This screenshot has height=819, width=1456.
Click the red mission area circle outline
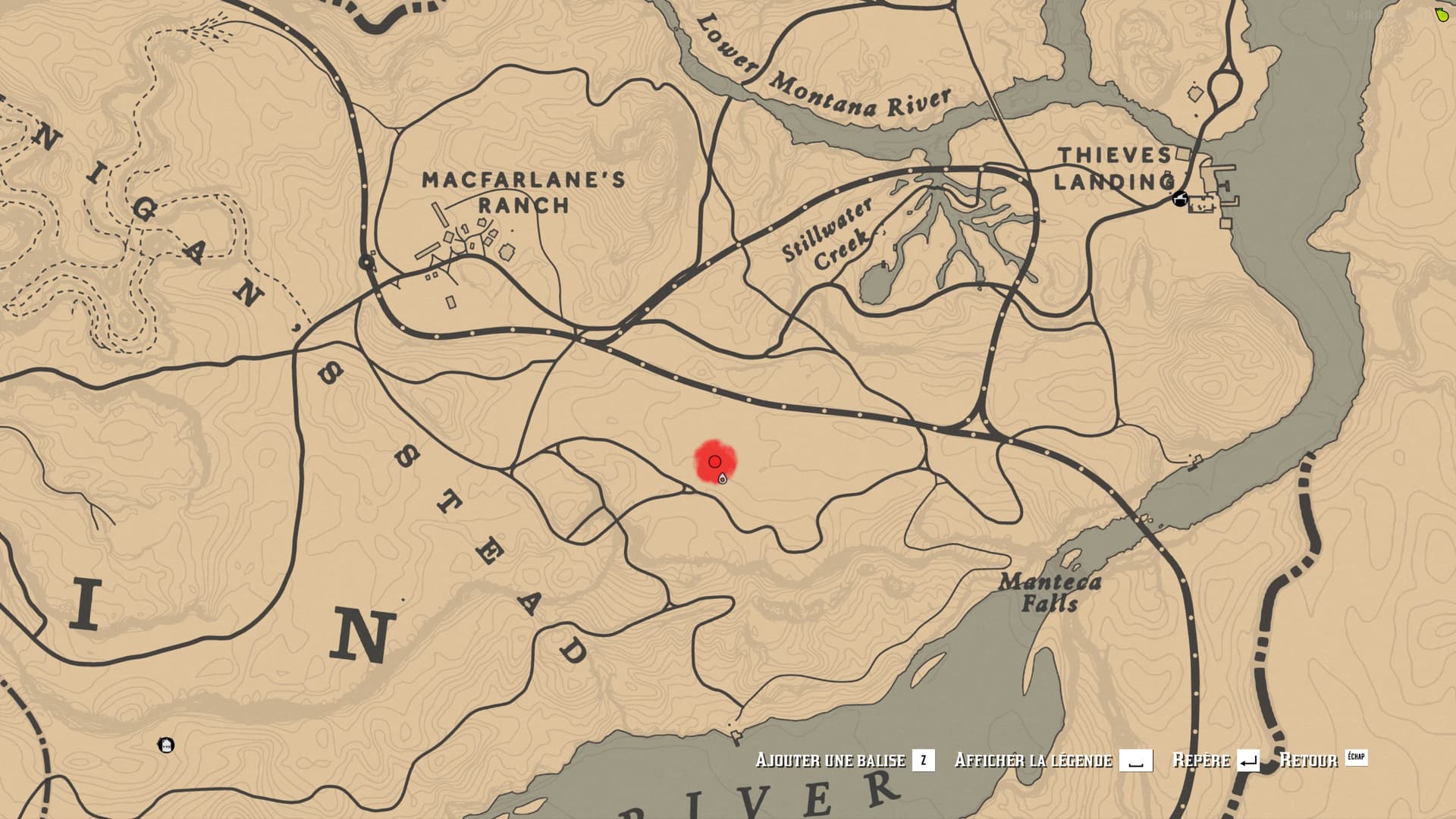(714, 460)
